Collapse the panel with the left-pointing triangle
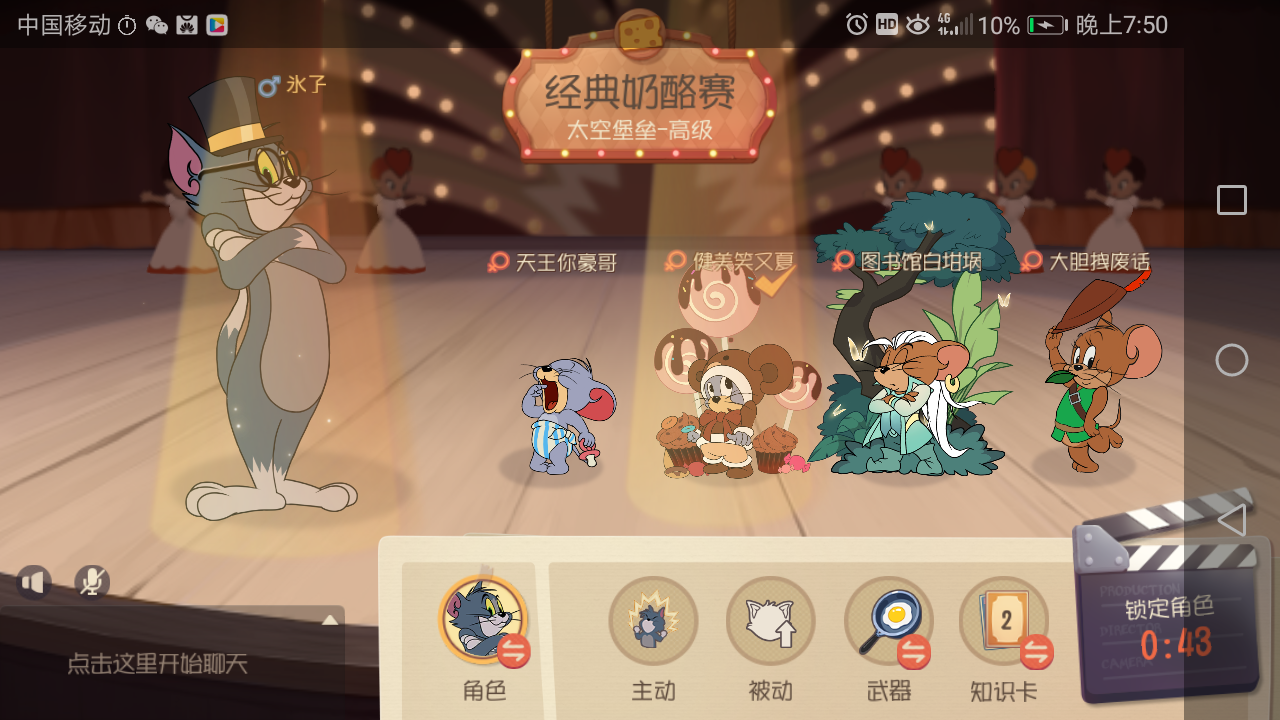This screenshot has width=1280, height=720. point(1232,519)
